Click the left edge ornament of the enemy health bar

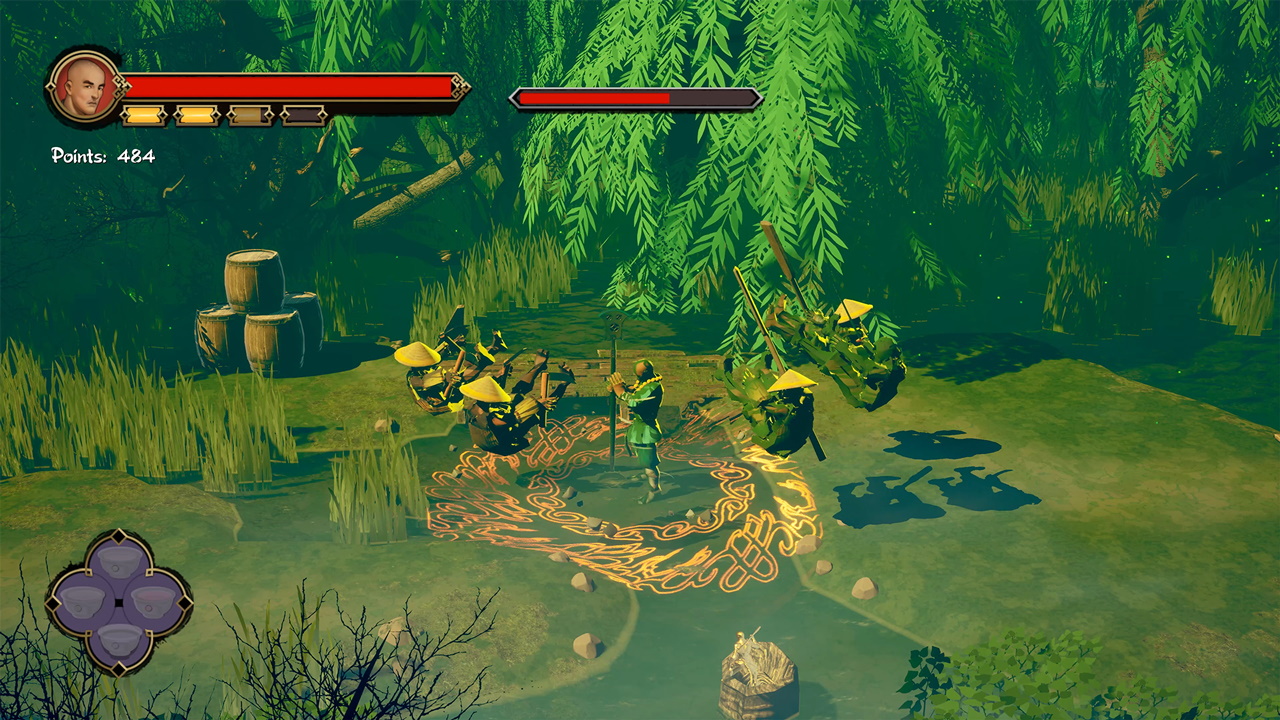[516, 98]
